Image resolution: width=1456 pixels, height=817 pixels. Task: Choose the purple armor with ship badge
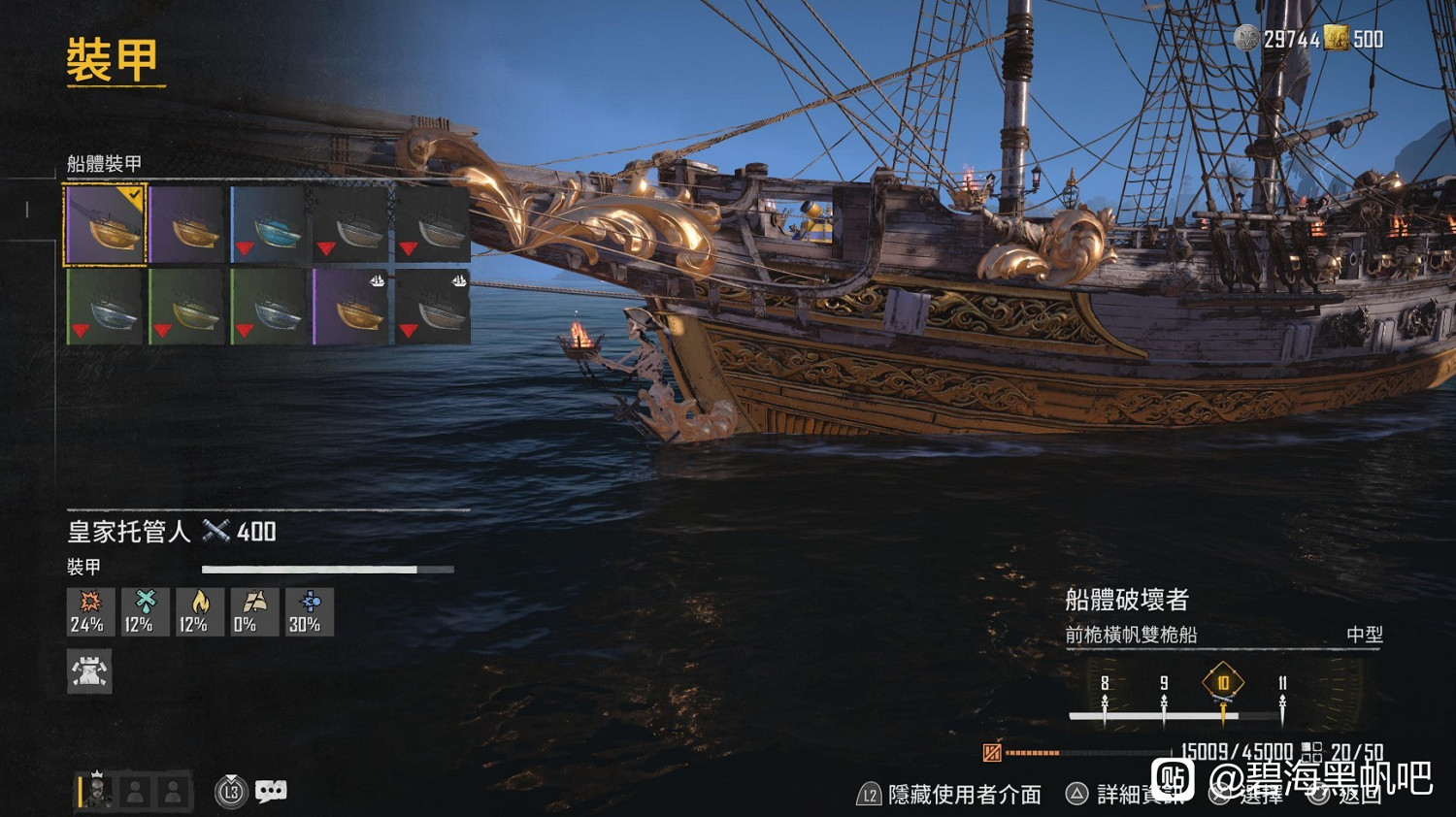click(350, 307)
